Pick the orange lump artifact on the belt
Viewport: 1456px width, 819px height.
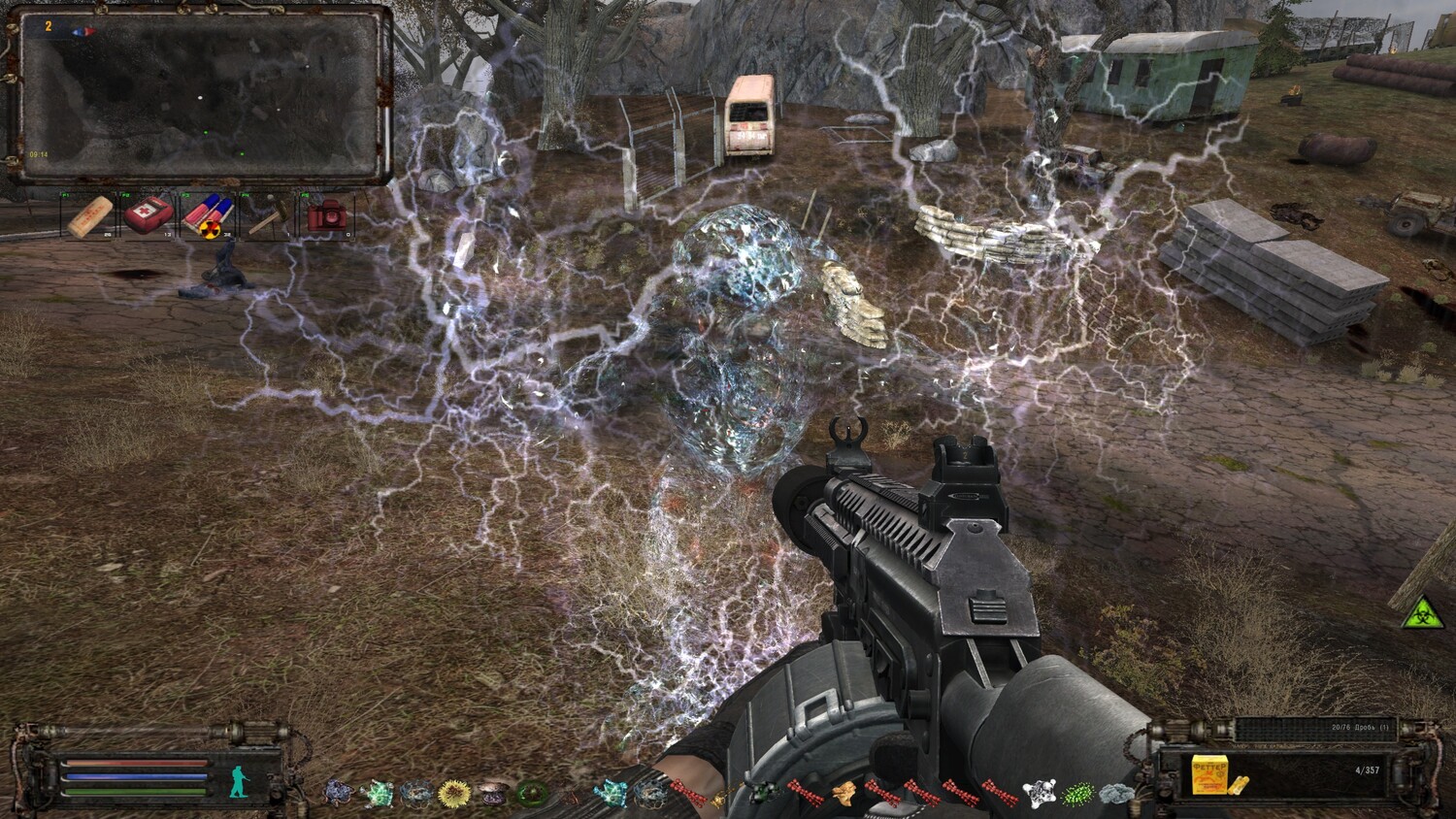click(x=844, y=794)
